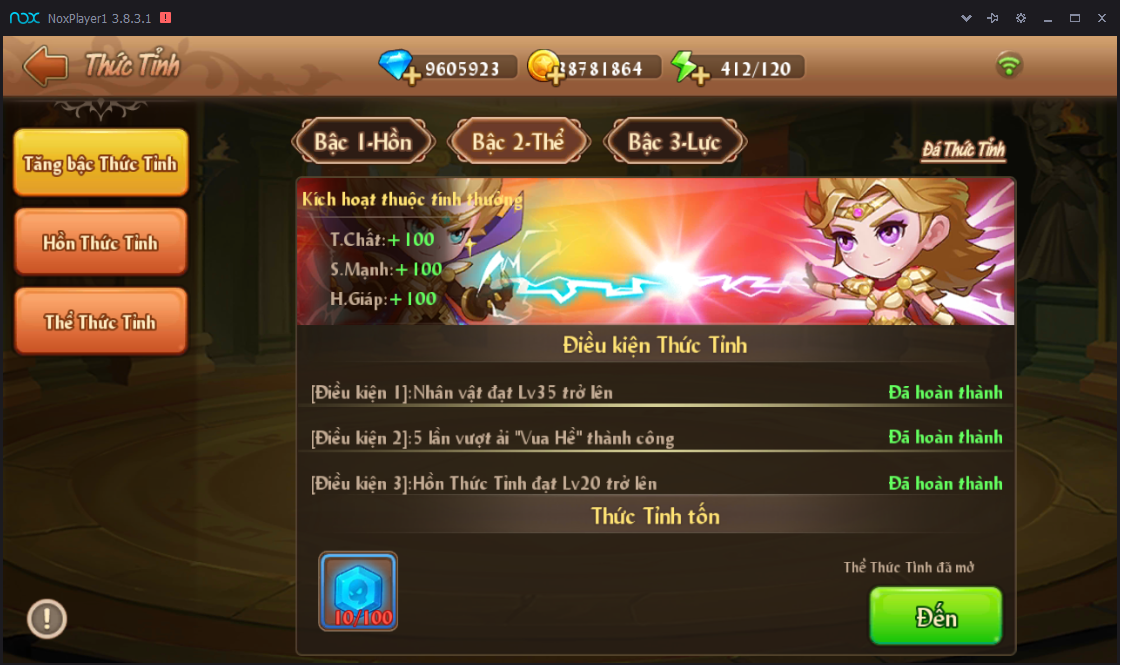Viewport: 1121px width, 665px height.
Task: Click the green Đến button
Action: [x=935, y=616]
